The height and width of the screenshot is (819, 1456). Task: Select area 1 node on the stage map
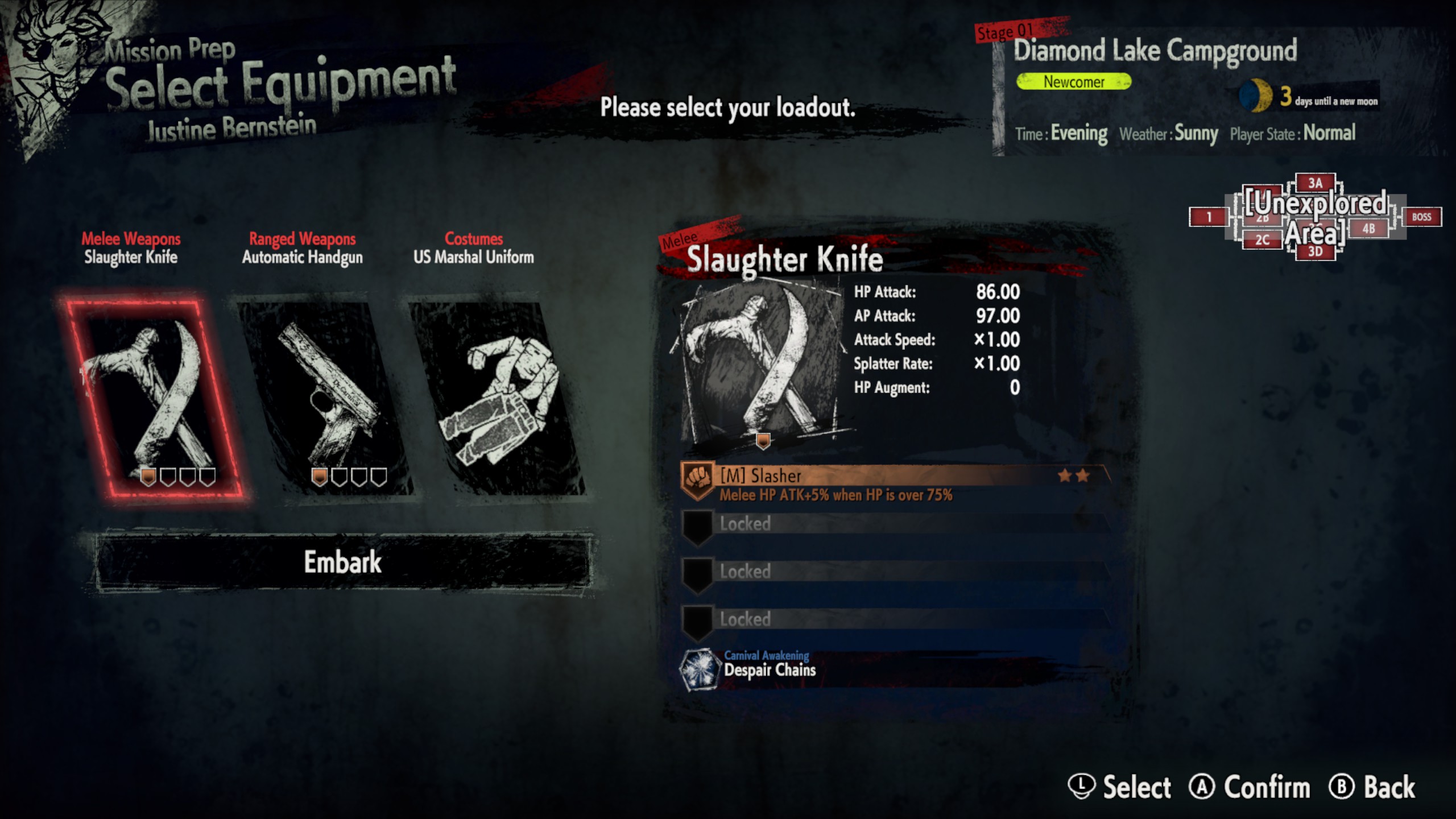pyautogui.click(x=1208, y=217)
